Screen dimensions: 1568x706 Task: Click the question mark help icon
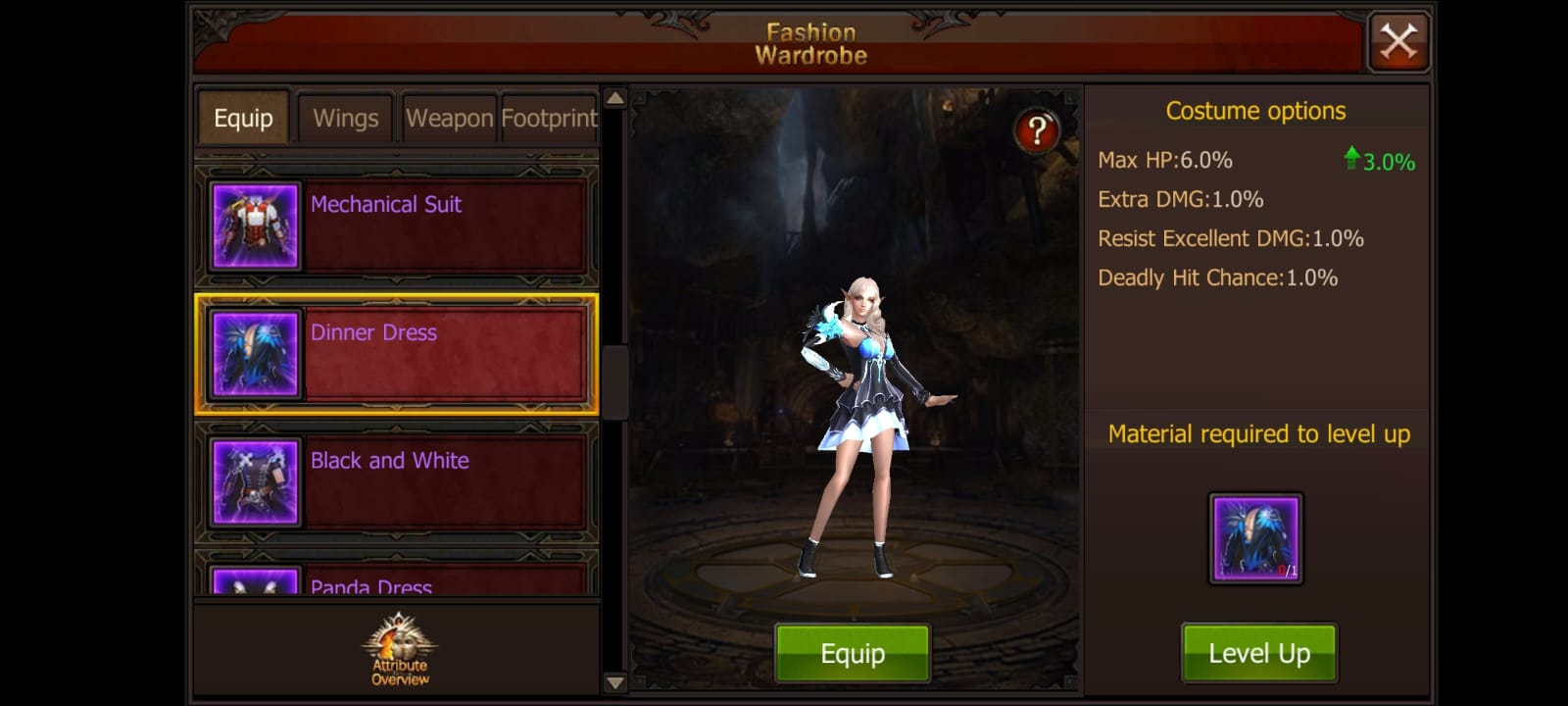coord(1037,129)
